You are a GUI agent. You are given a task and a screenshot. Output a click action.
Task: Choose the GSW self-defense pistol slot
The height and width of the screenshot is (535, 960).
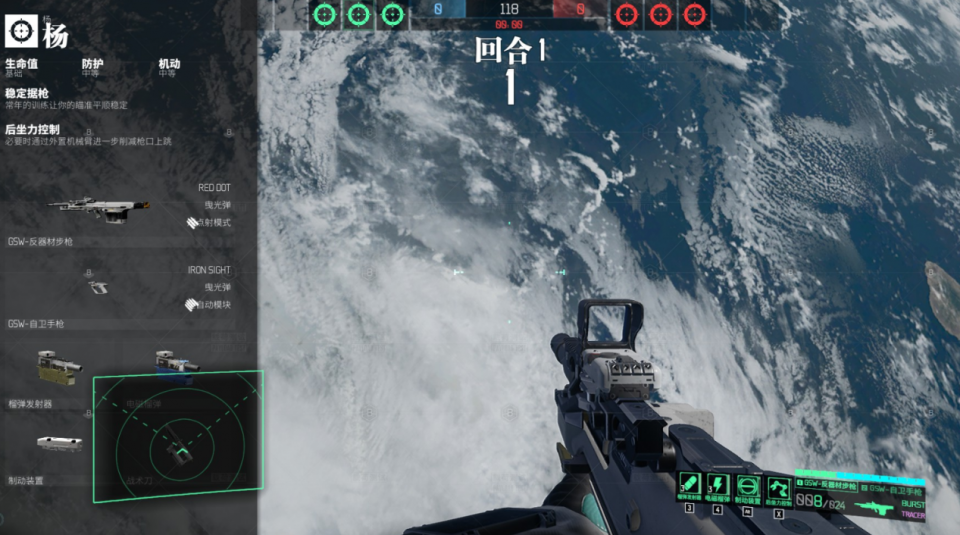point(98,287)
